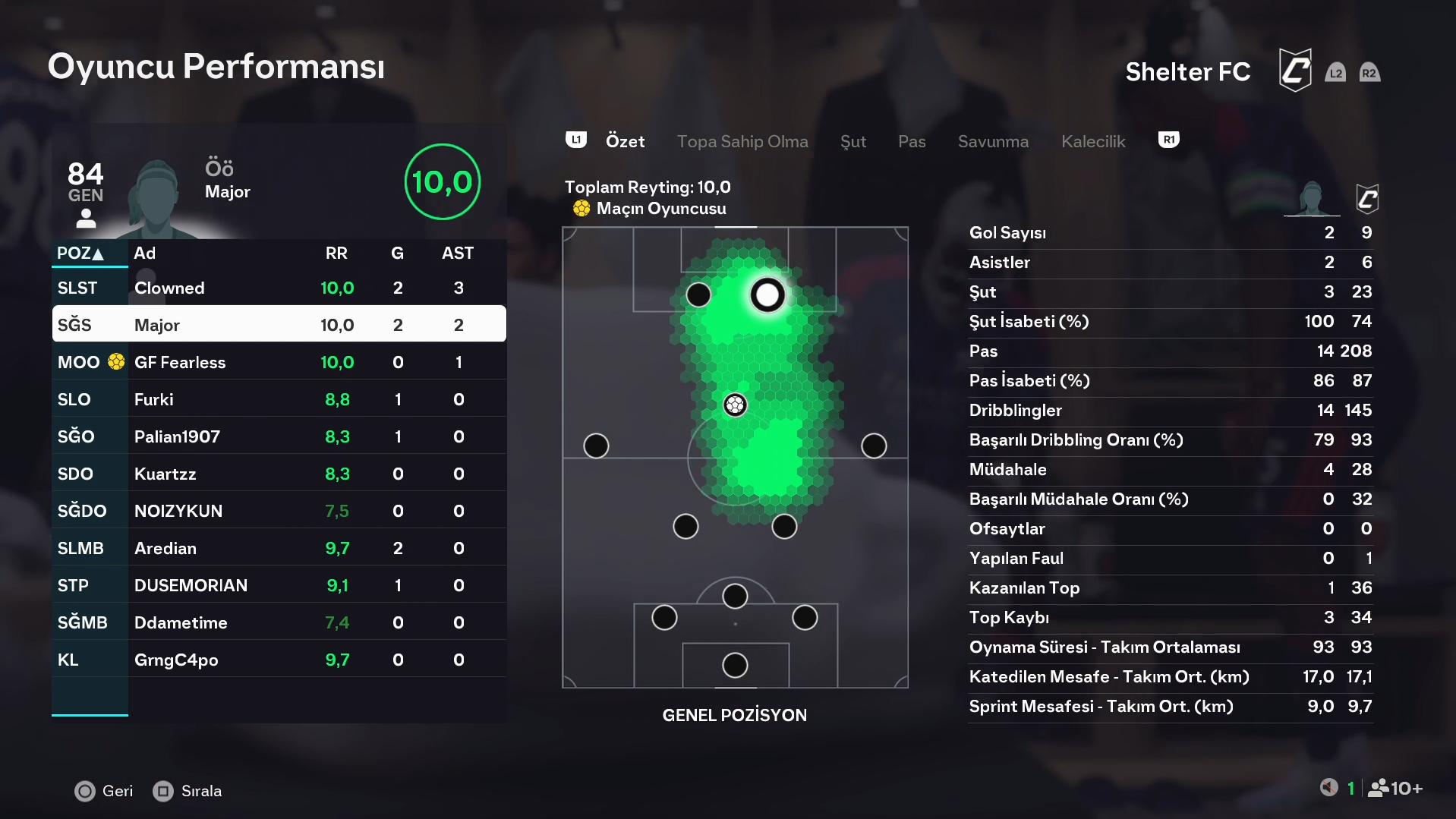Select Palian1907's performance row
This screenshot has width=1456, height=819.
click(279, 436)
